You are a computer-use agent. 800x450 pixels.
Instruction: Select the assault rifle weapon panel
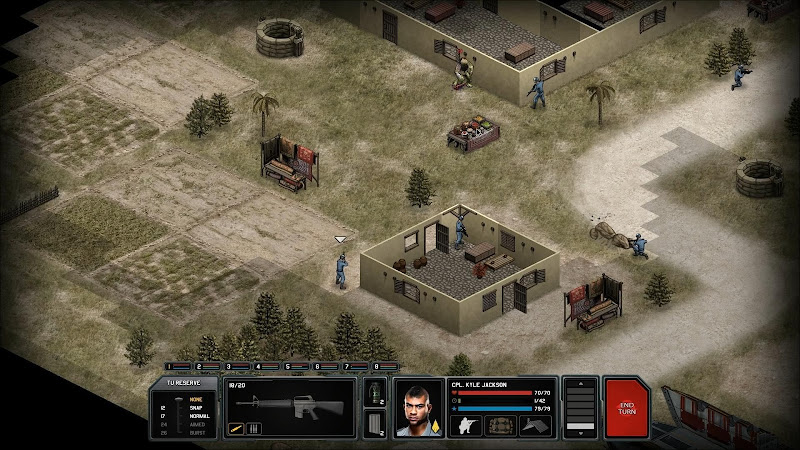click(288, 404)
